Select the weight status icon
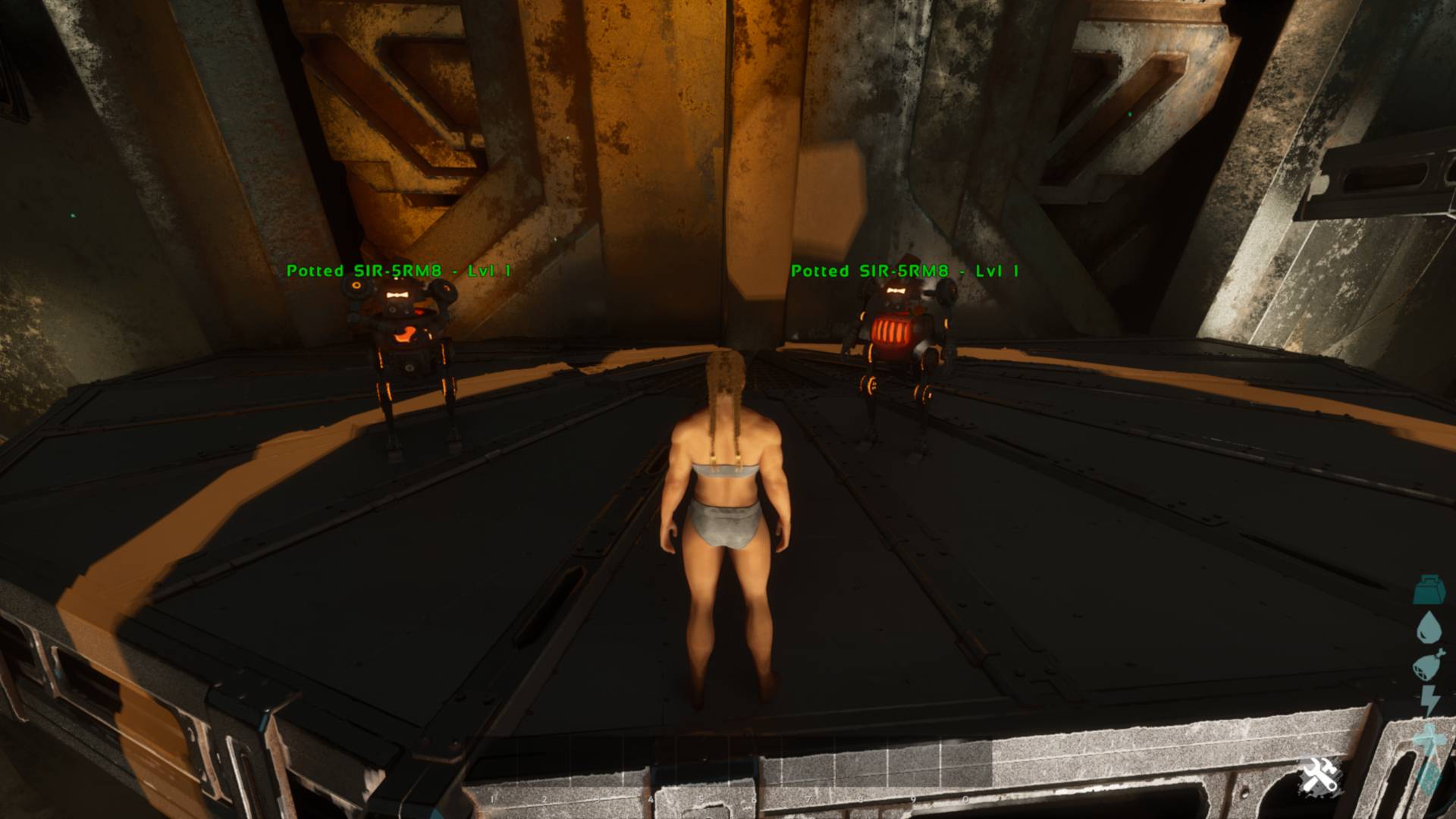This screenshot has height=819, width=1456. tap(1429, 590)
